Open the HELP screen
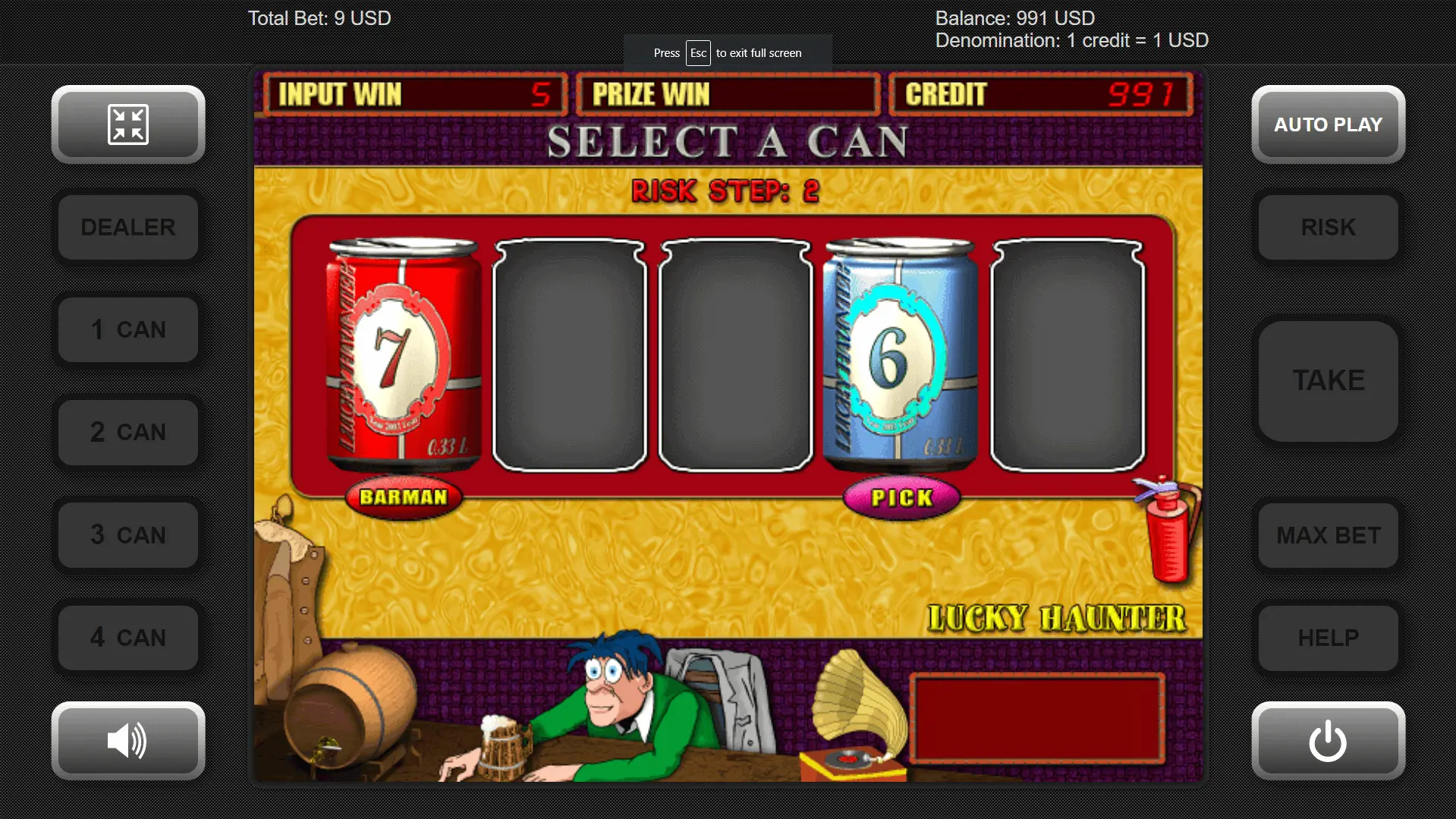Viewport: 1456px width, 819px height. (x=1328, y=637)
